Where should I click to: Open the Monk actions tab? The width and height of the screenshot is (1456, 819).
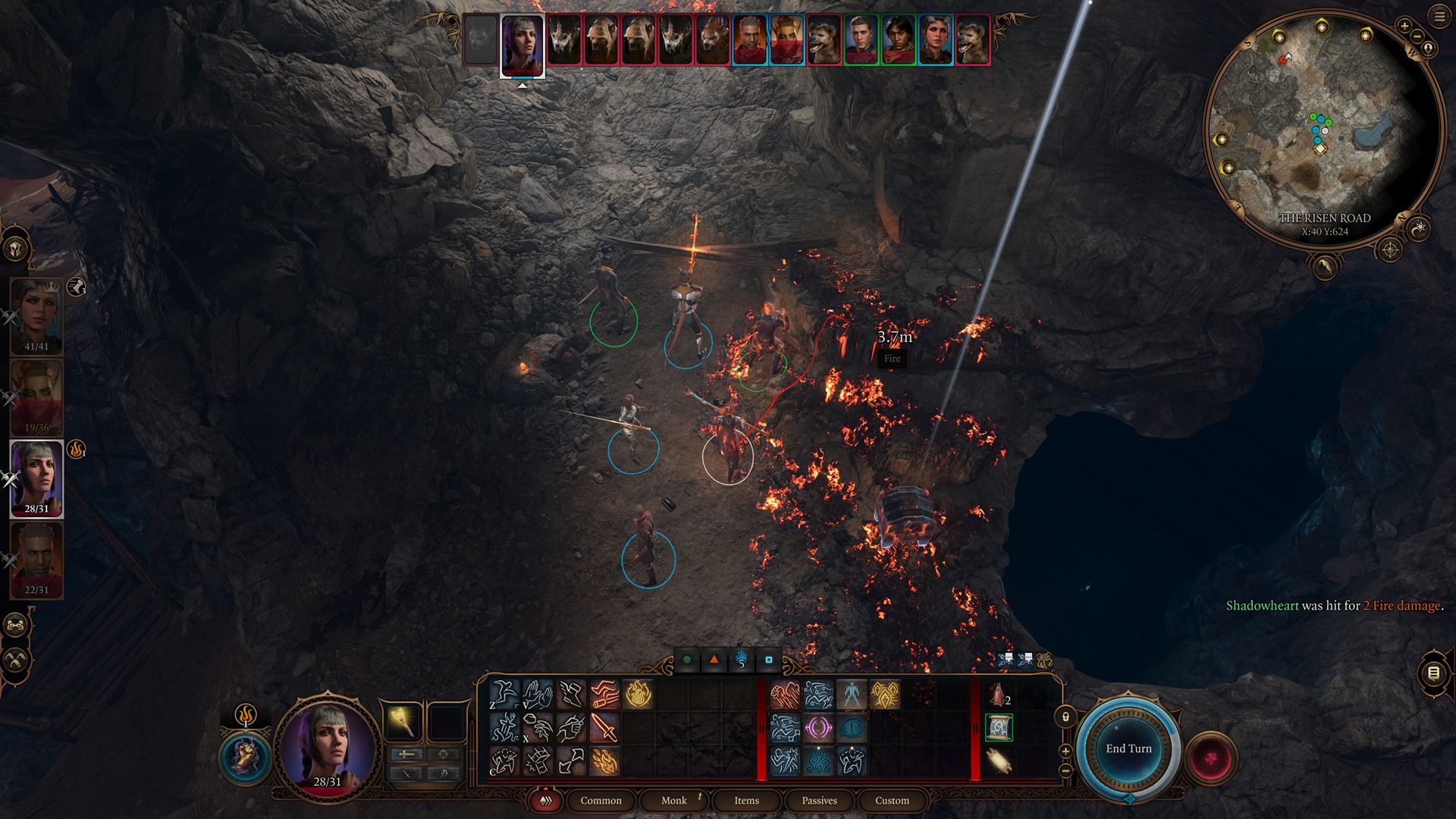pyautogui.click(x=673, y=800)
